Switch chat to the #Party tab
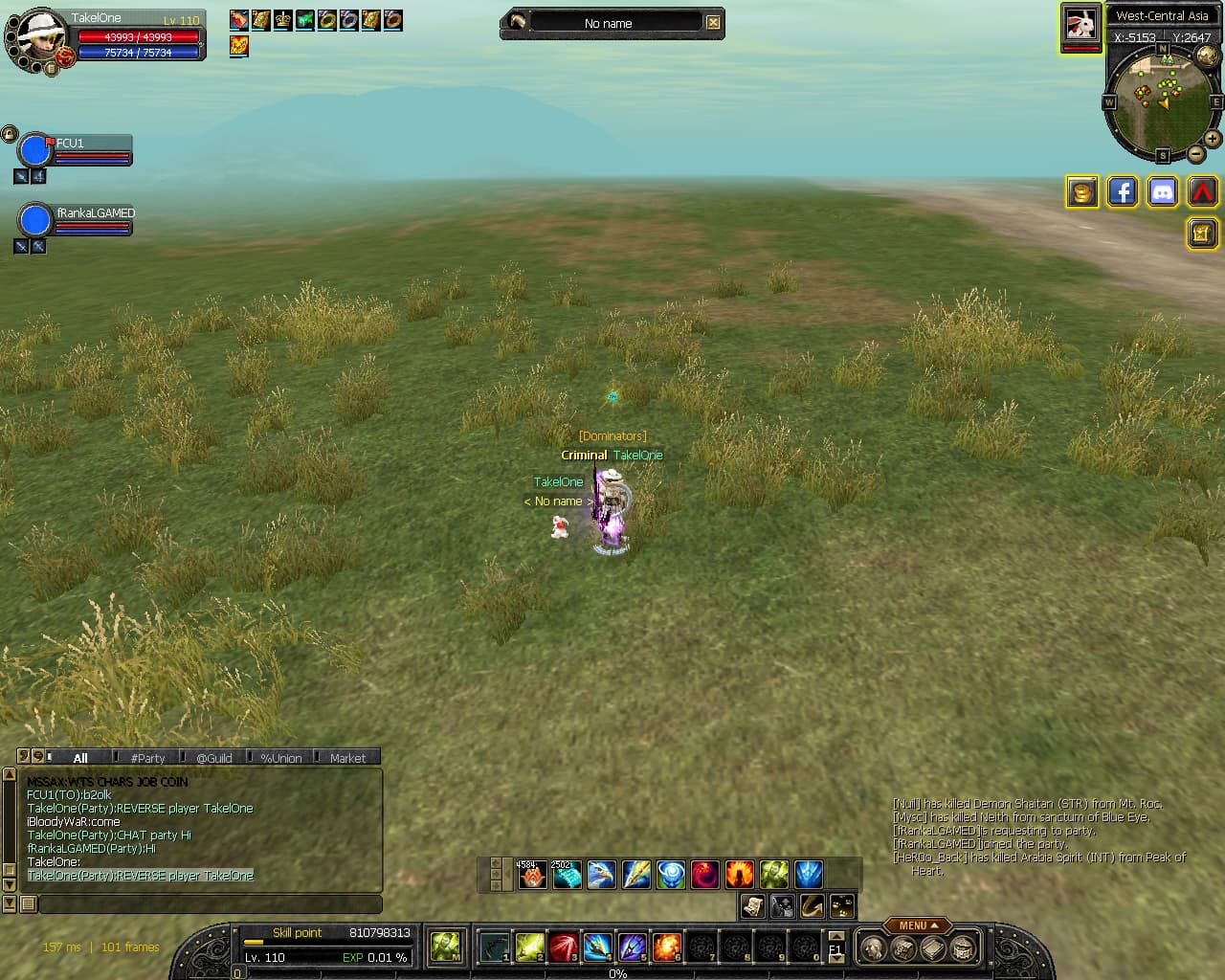Viewport: 1225px width, 980px height. 147,757
